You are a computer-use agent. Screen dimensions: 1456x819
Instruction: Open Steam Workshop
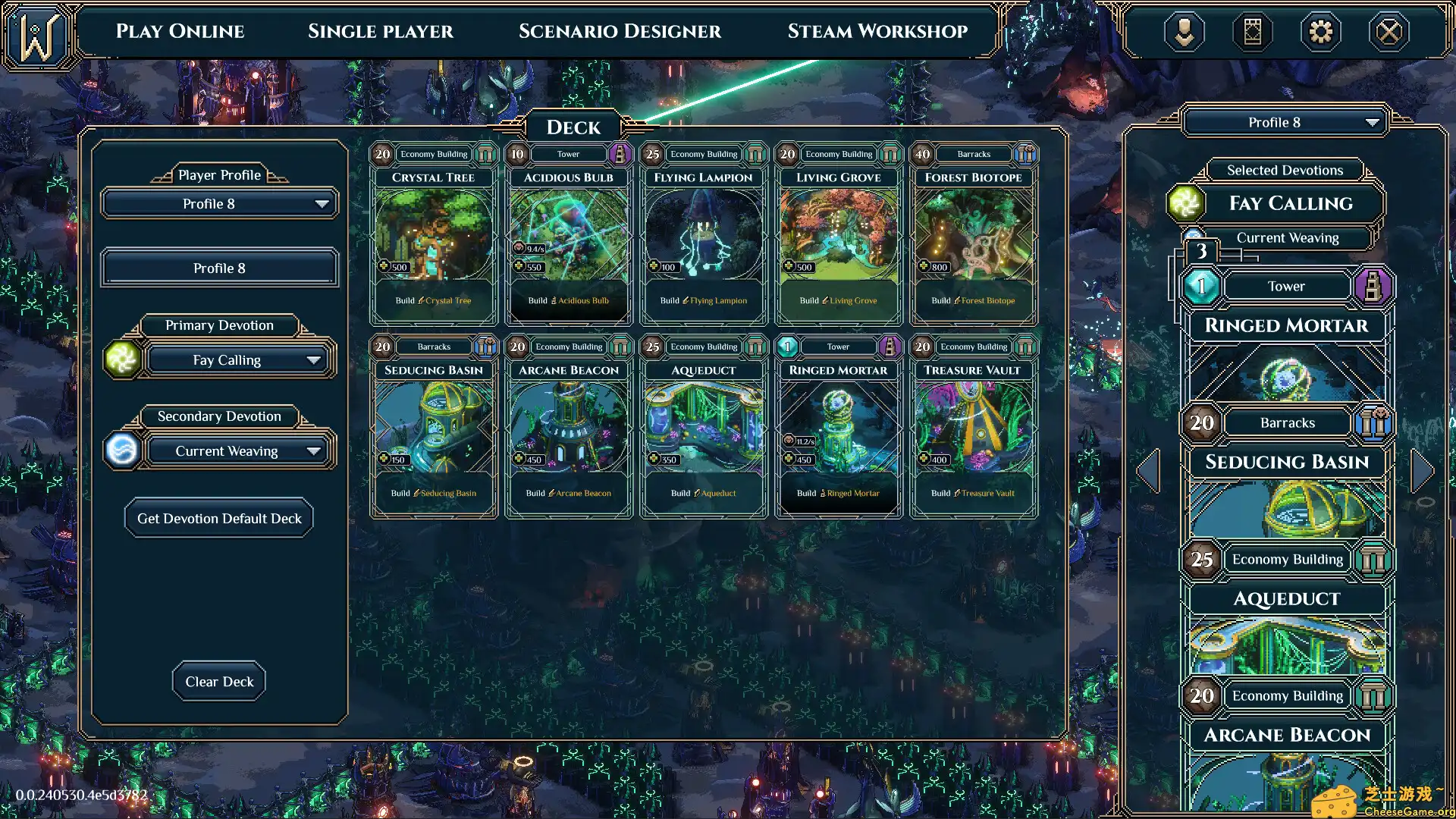(877, 31)
